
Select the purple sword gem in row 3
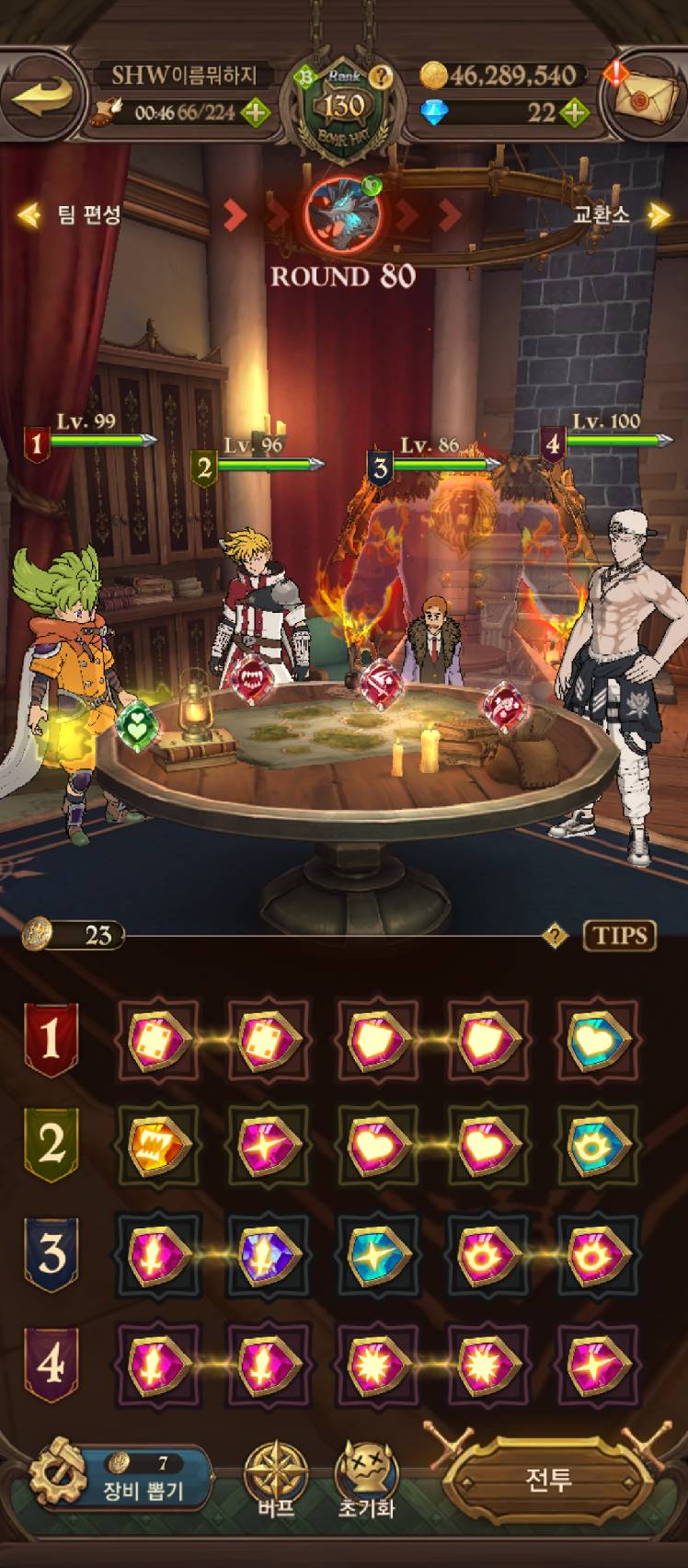[268, 1255]
